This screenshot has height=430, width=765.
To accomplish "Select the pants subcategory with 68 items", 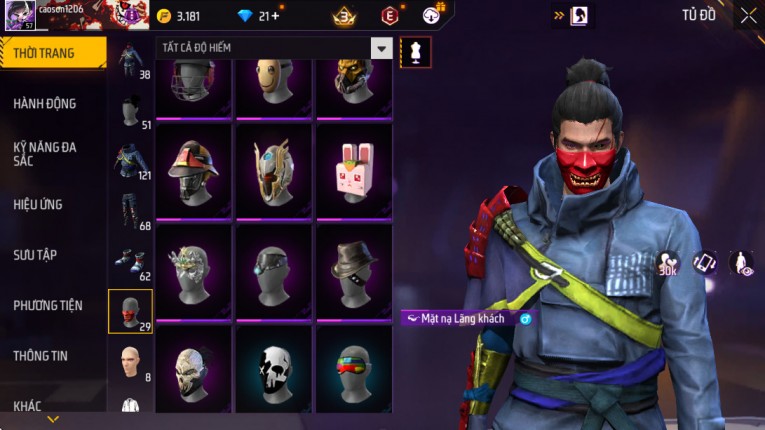I will 130,212.
